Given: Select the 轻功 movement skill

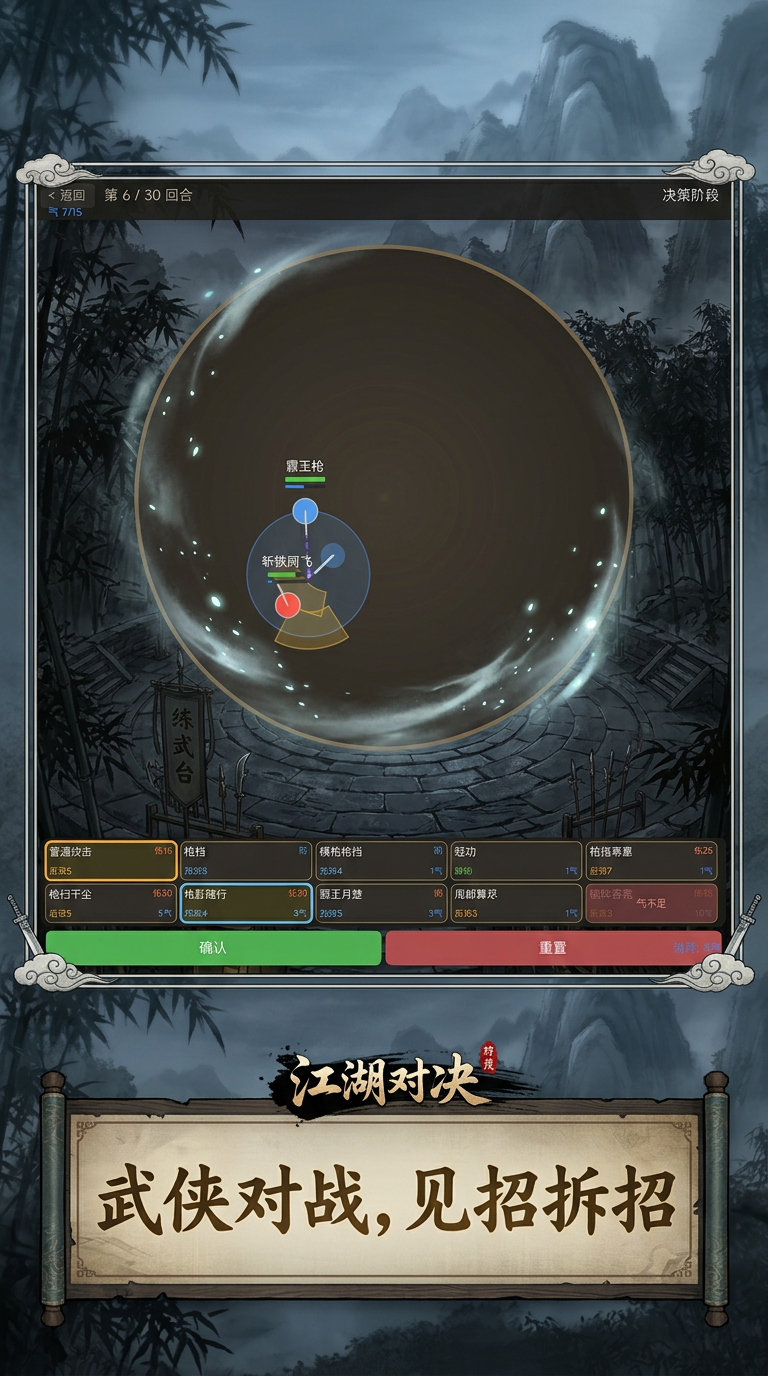Looking at the screenshot, I should pyautogui.click(x=516, y=861).
